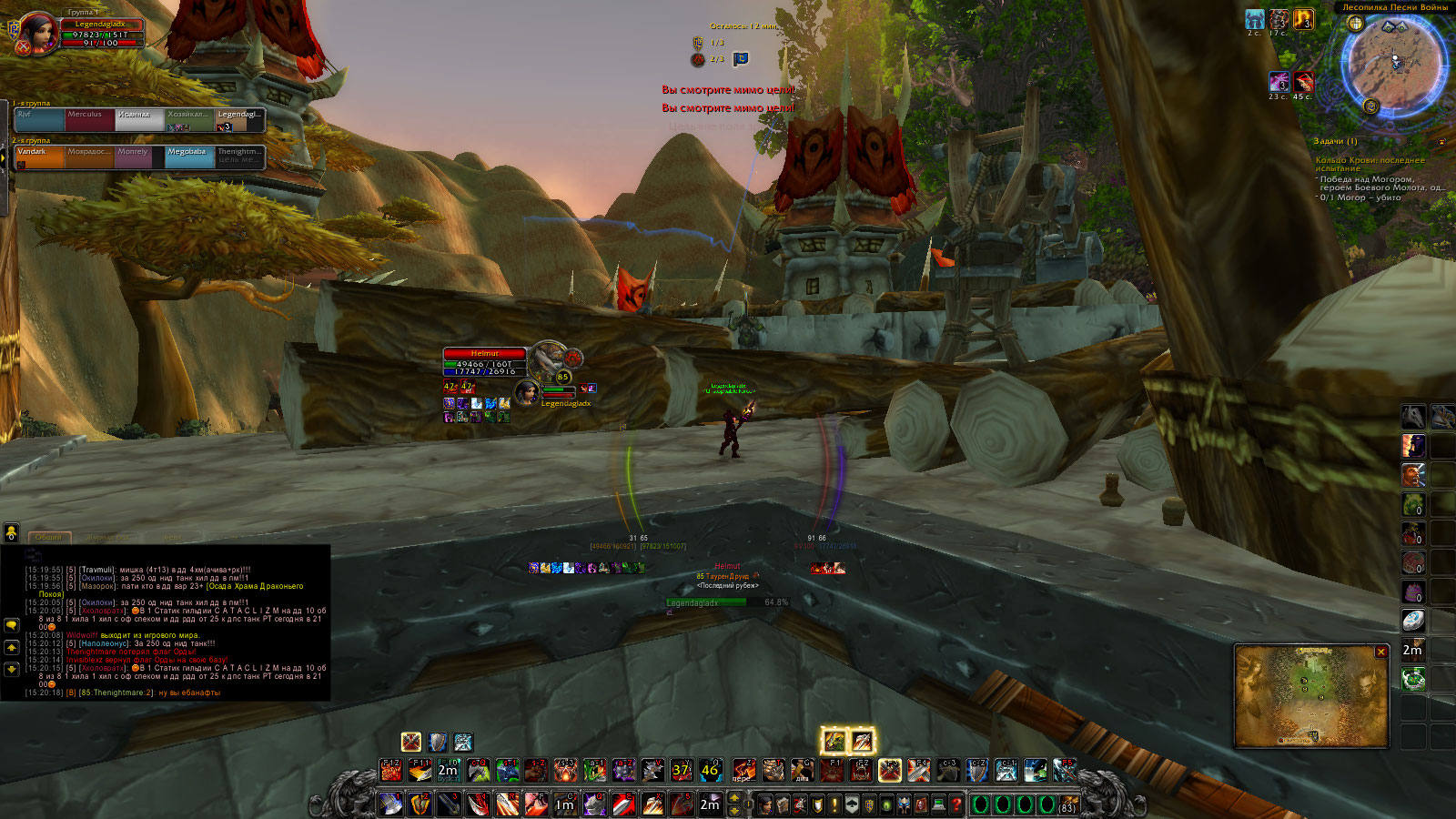The image size is (1456, 819).
Task: Target Vandark in the second raid group
Action: (38, 157)
